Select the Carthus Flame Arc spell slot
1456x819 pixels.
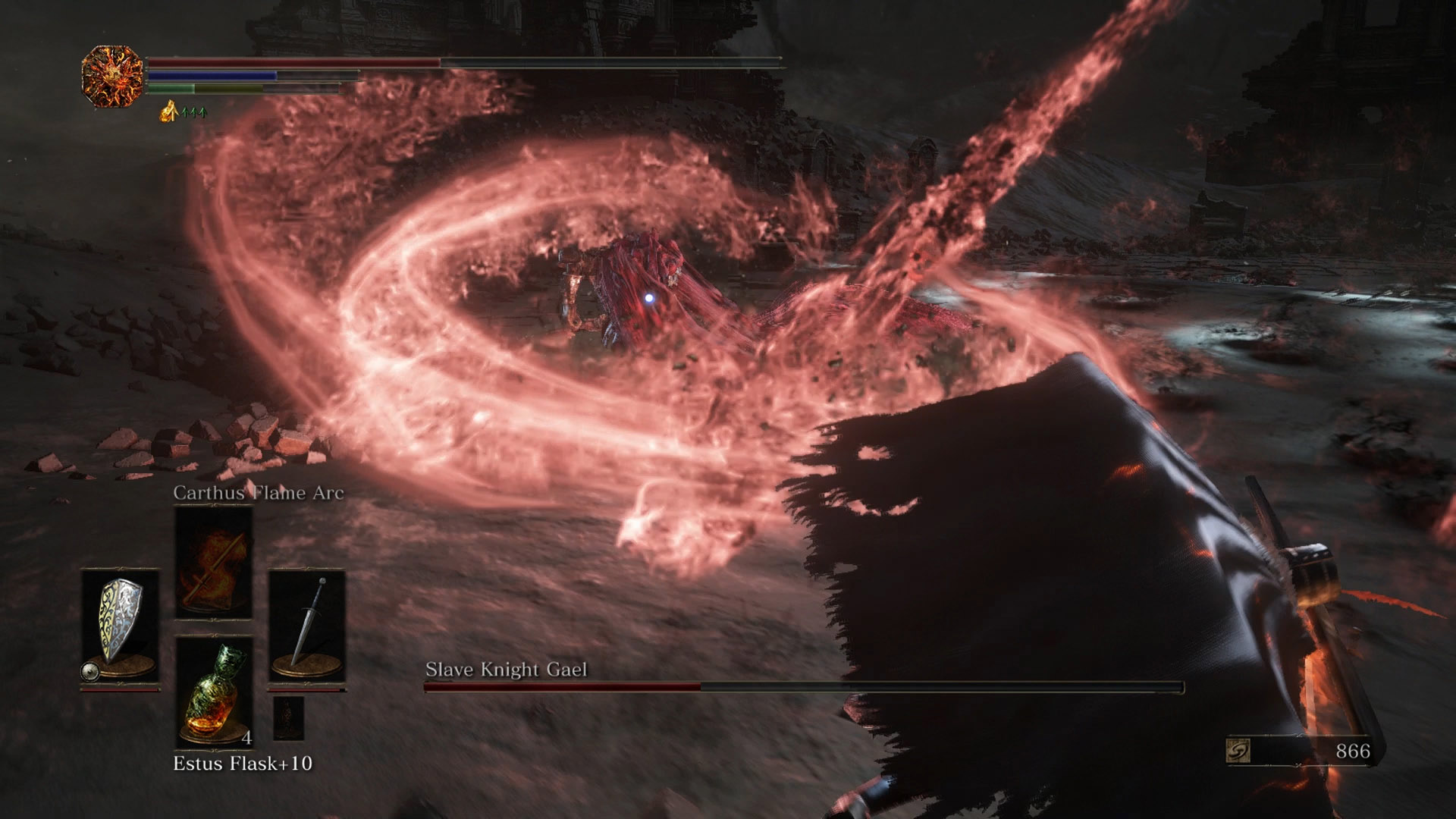pyautogui.click(x=214, y=562)
